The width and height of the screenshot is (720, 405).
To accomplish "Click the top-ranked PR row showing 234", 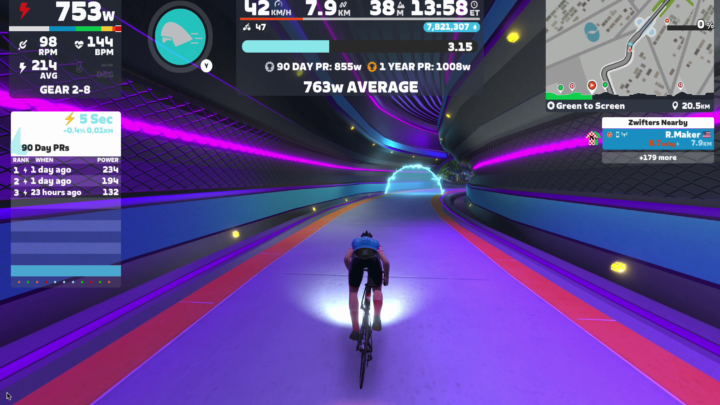I will (65, 170).
